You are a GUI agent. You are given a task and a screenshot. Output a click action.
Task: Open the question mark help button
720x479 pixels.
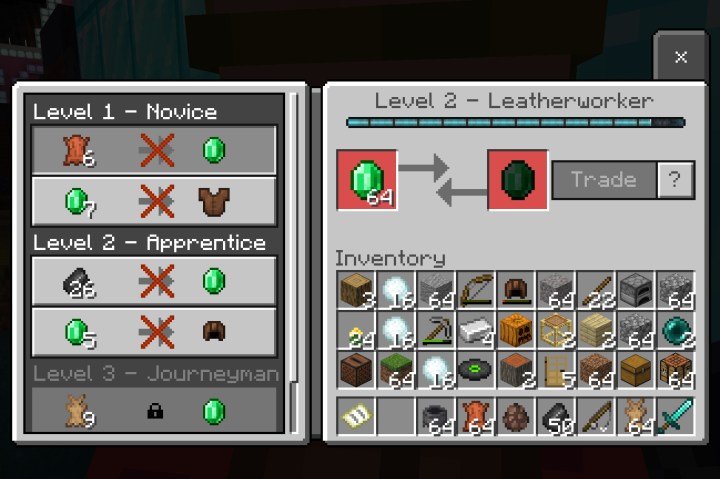click(x=676, y=180)
